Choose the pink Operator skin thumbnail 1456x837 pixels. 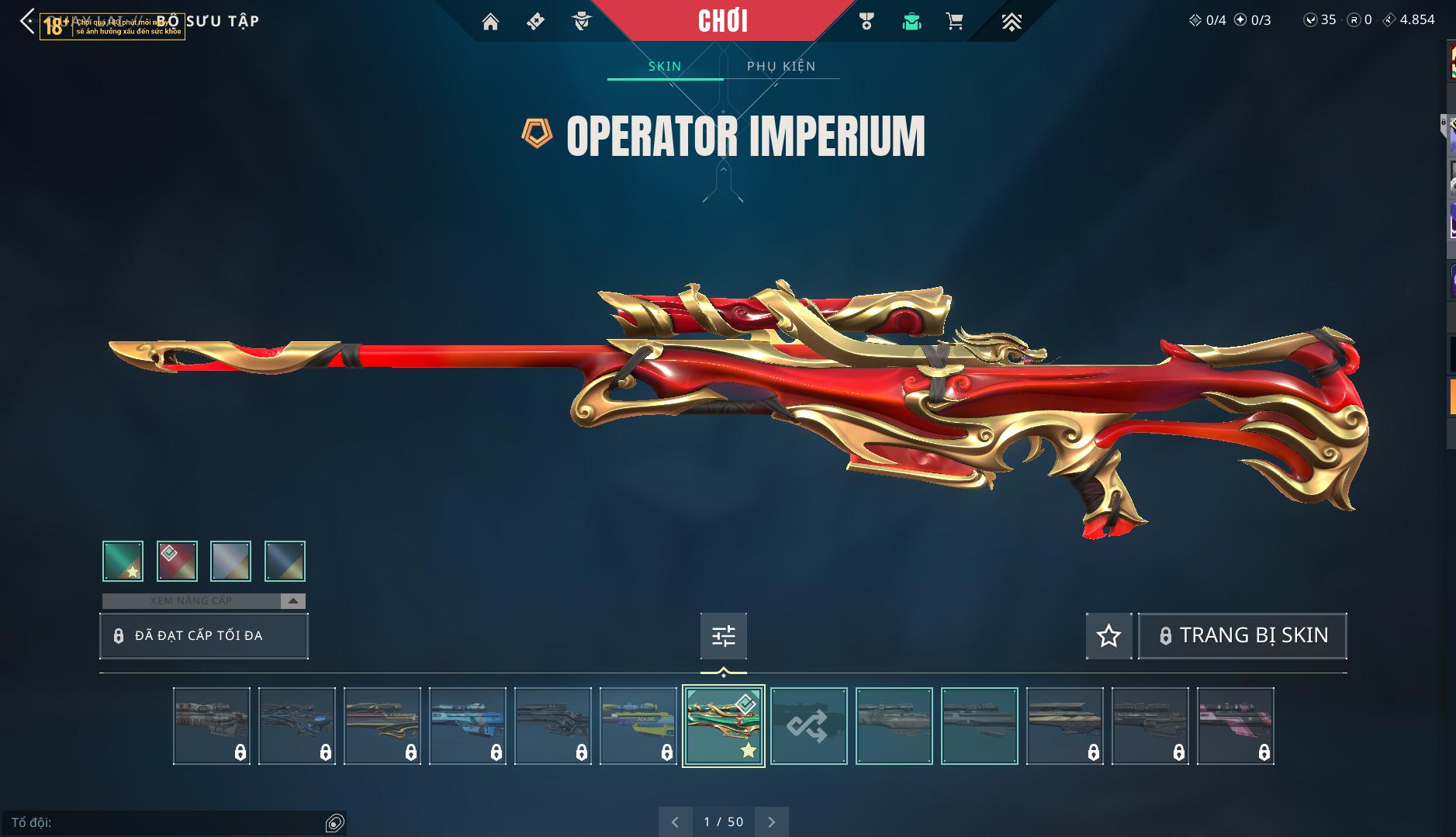click(1235, 726)
